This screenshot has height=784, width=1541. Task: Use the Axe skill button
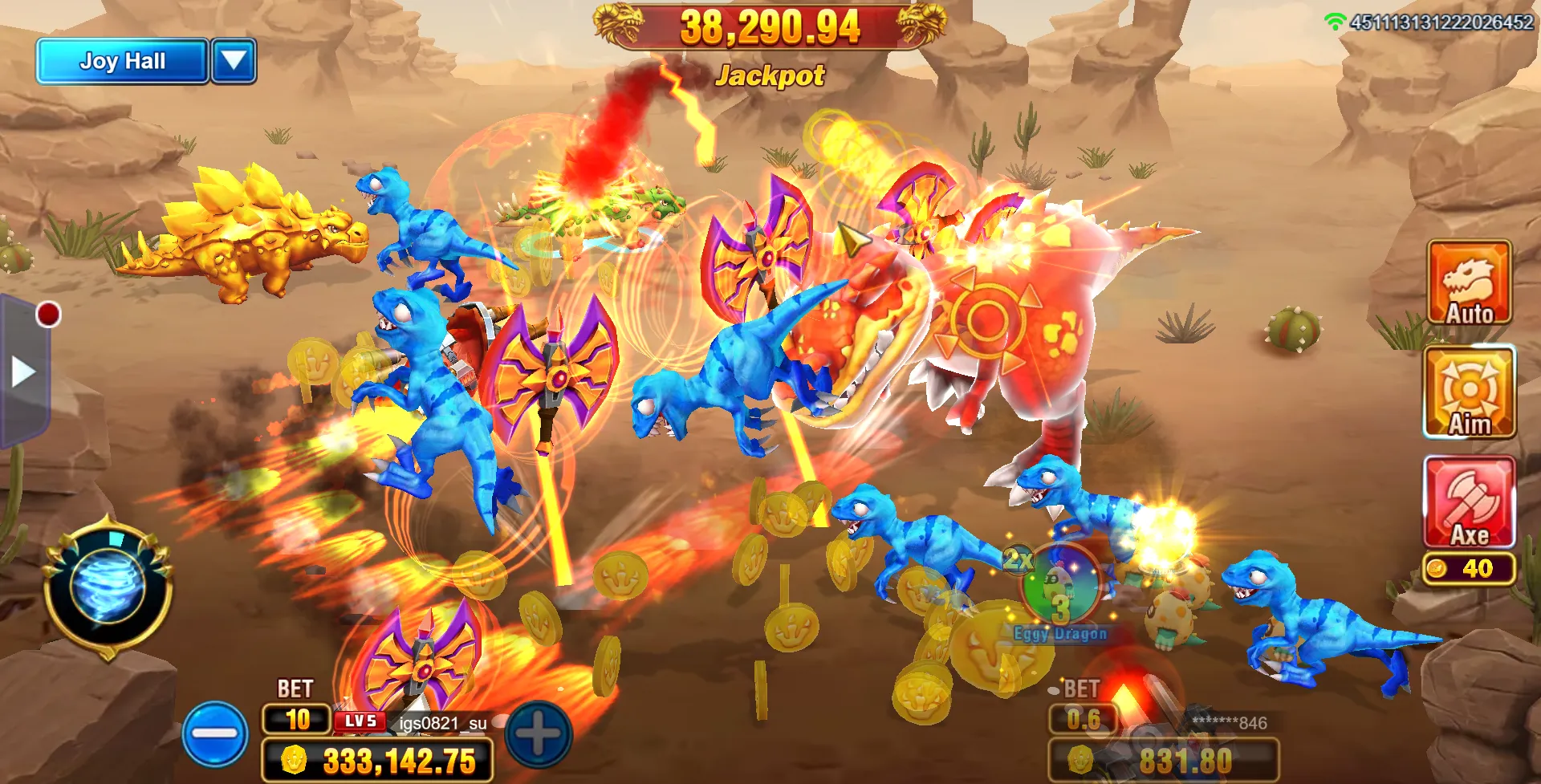coord(1469,503)
